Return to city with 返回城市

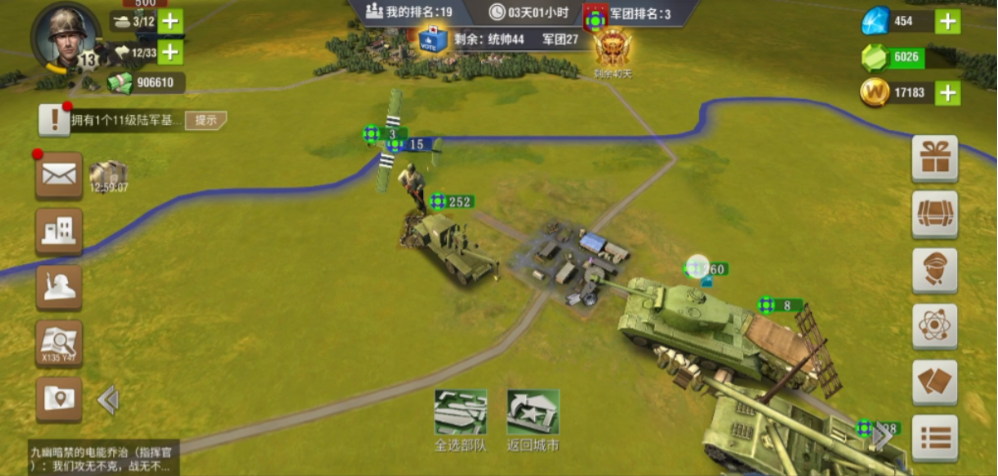533,420
